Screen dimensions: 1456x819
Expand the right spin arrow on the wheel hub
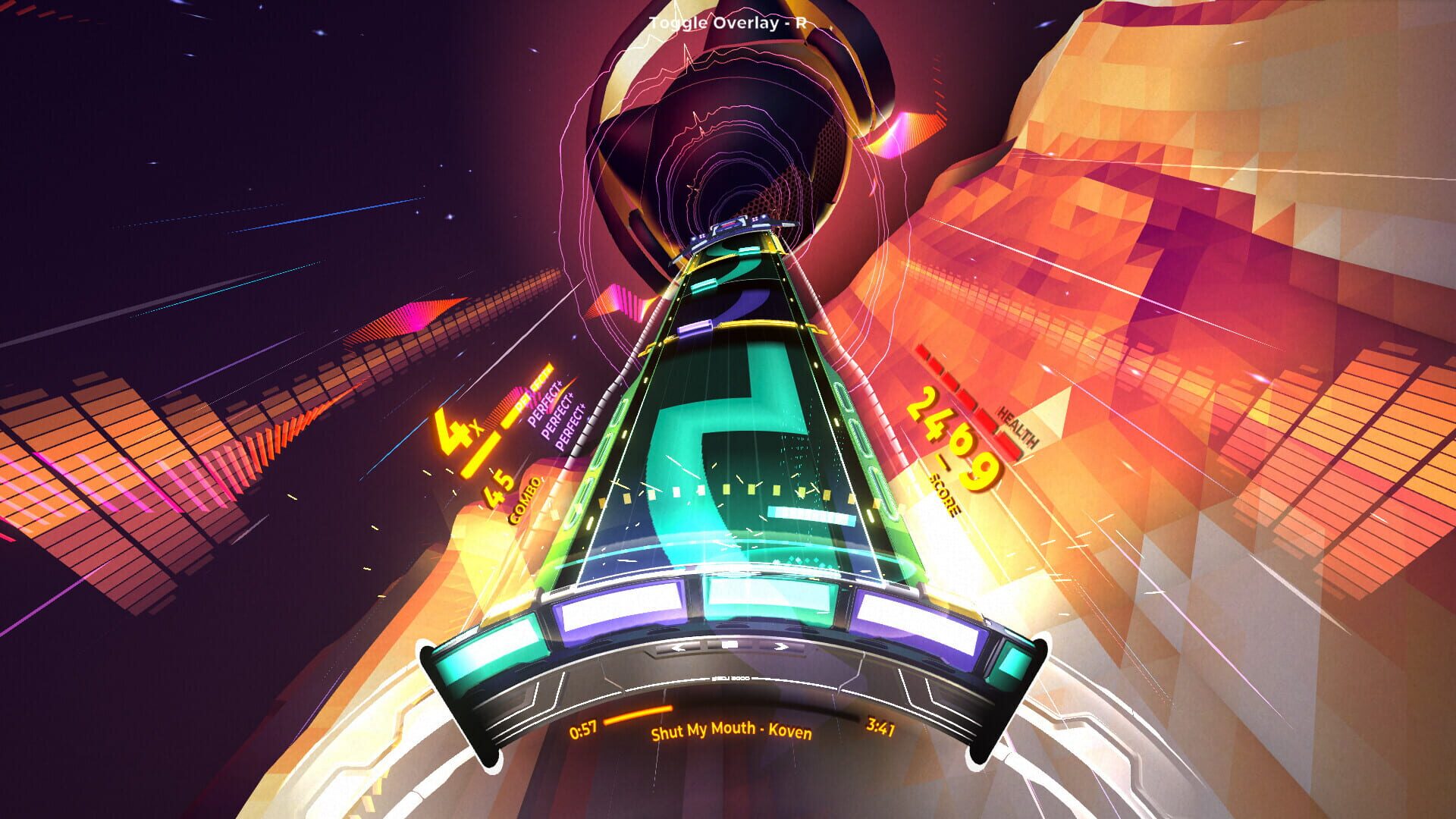[780, 646]
